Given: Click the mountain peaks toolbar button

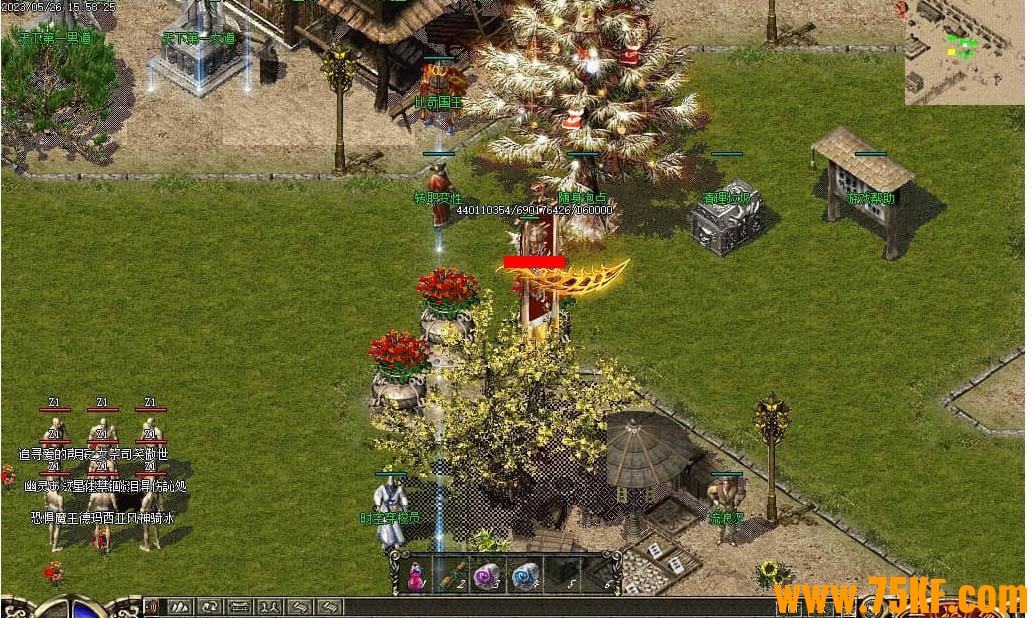Looking at the screenshot, I should pos(180,606).
